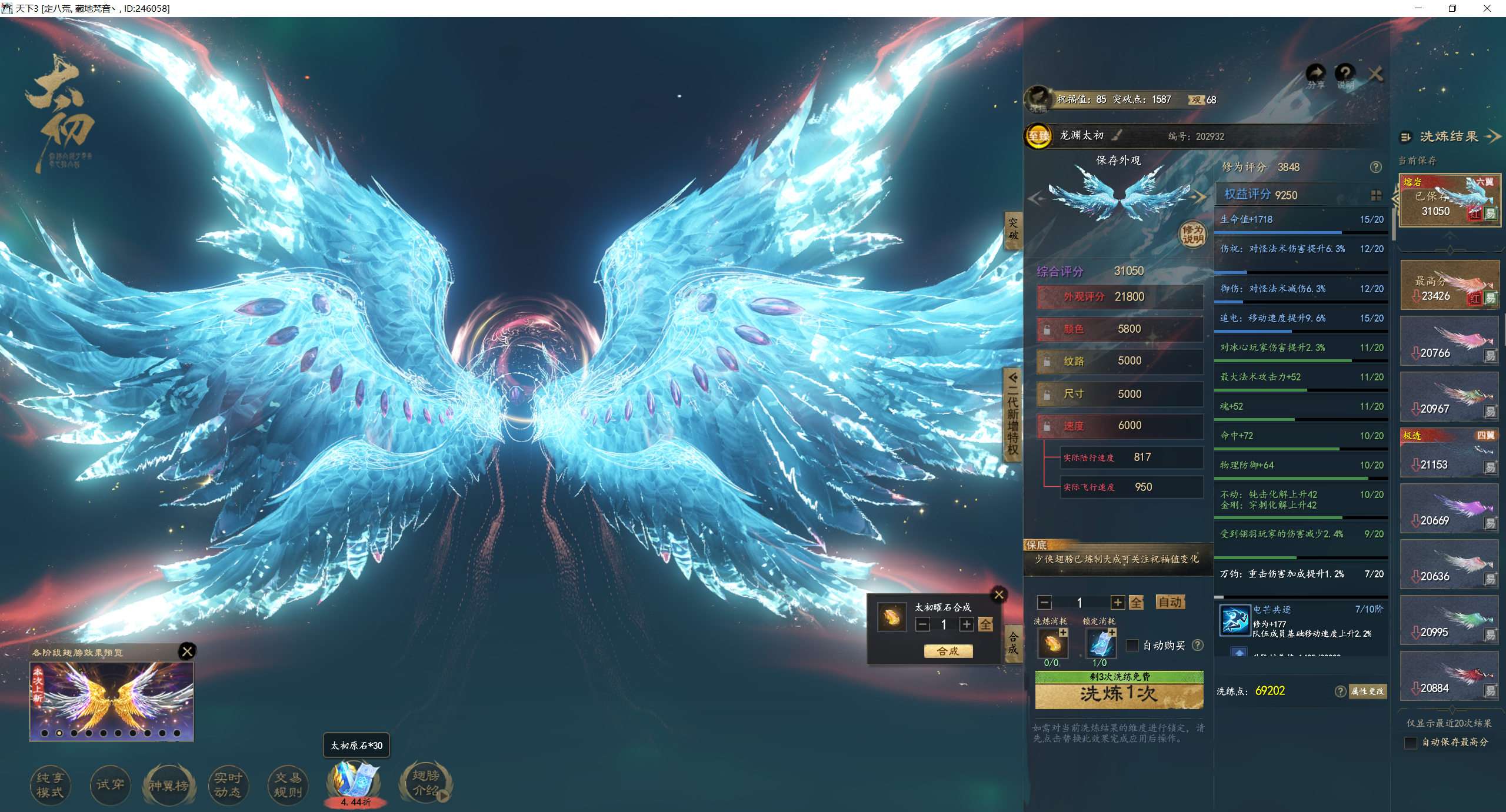The width and height of the screenshot is (1506, 812).
Task: Close the wing stage preview panel
Action: pos(187,651)
